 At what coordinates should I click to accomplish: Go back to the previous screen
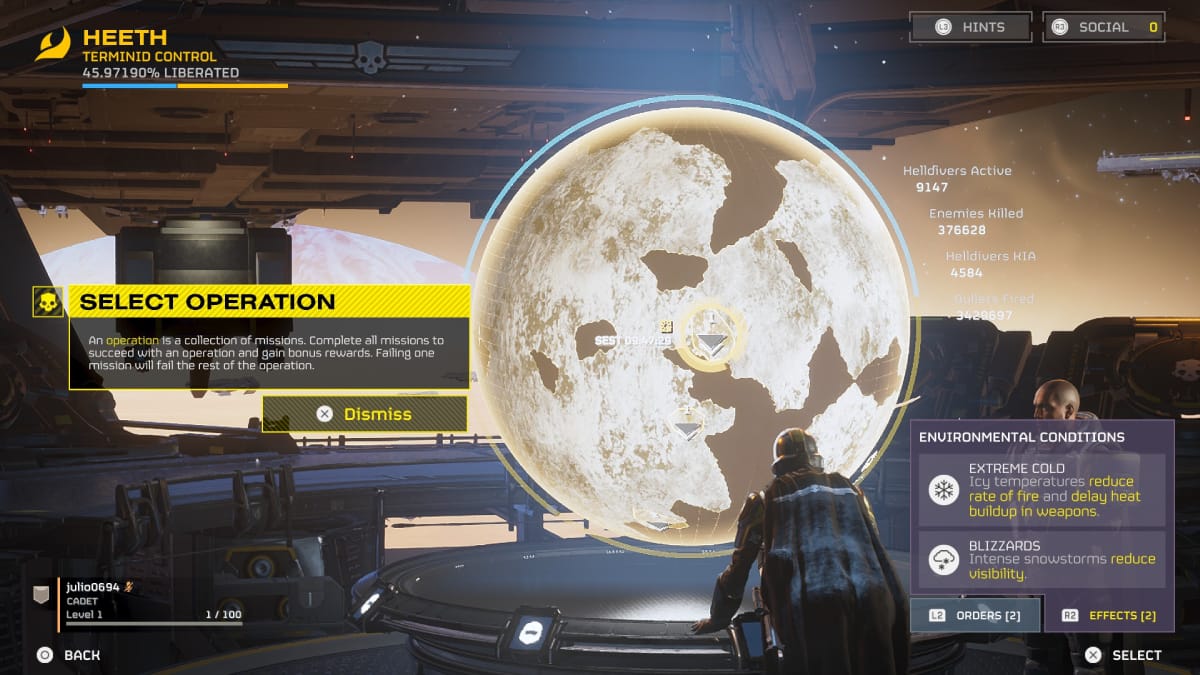[69, 655]
